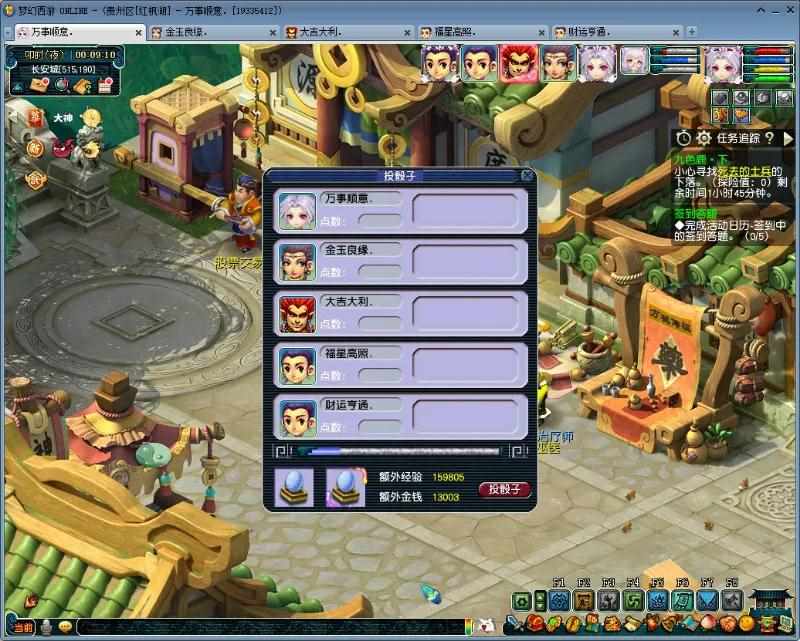This screenshot has height=641, width=800.
Task: Select the 大吉大利 red-haired player portrait in dialog
Action: point(297,313)
